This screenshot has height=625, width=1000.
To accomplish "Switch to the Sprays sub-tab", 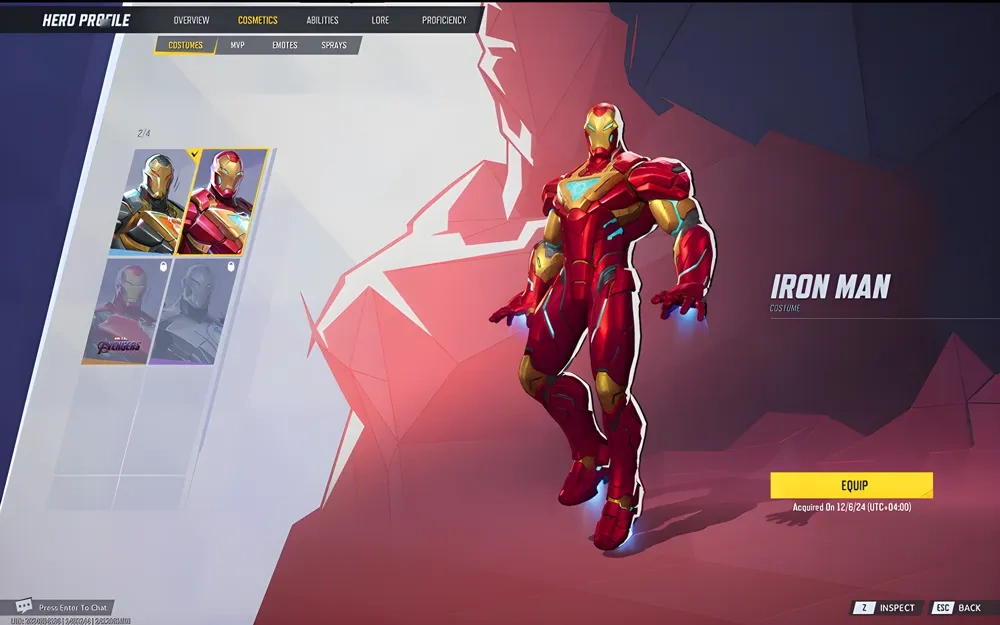I will 334,45.
